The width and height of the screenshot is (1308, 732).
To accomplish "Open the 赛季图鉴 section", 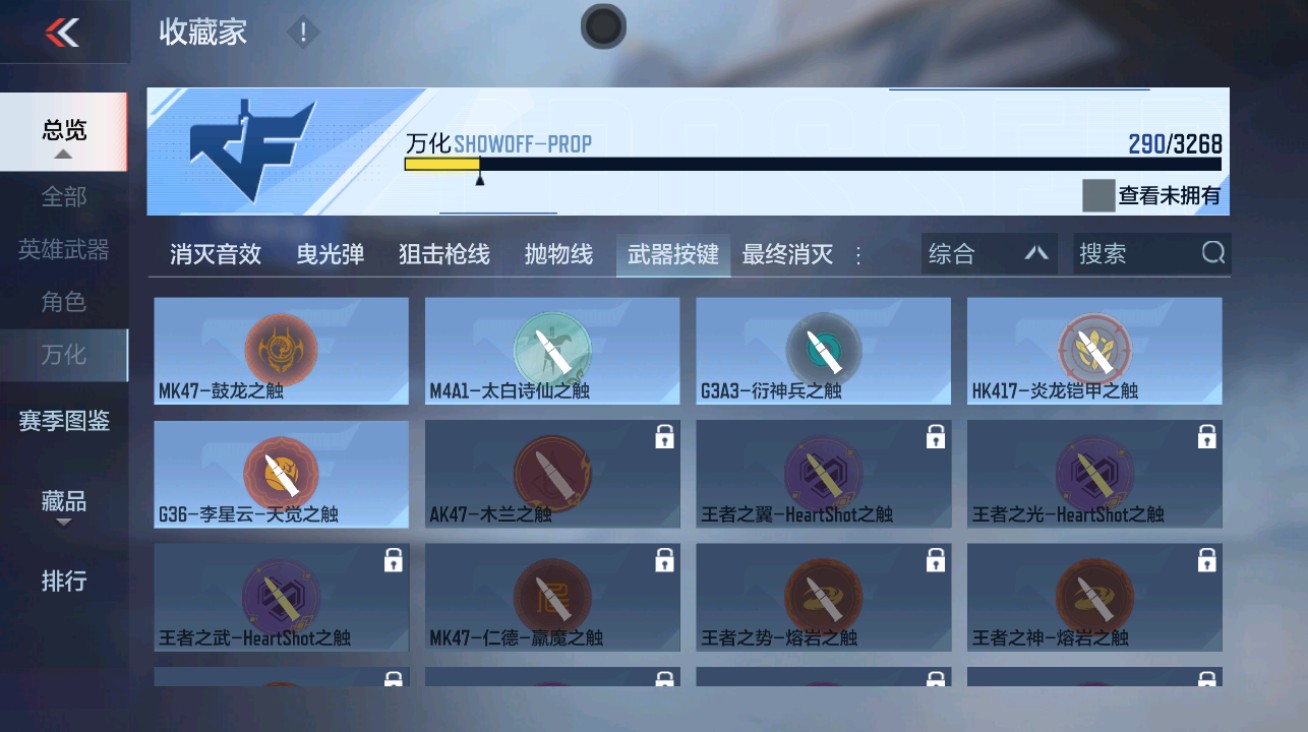I will pyautogui.click(x=62, y=423).
